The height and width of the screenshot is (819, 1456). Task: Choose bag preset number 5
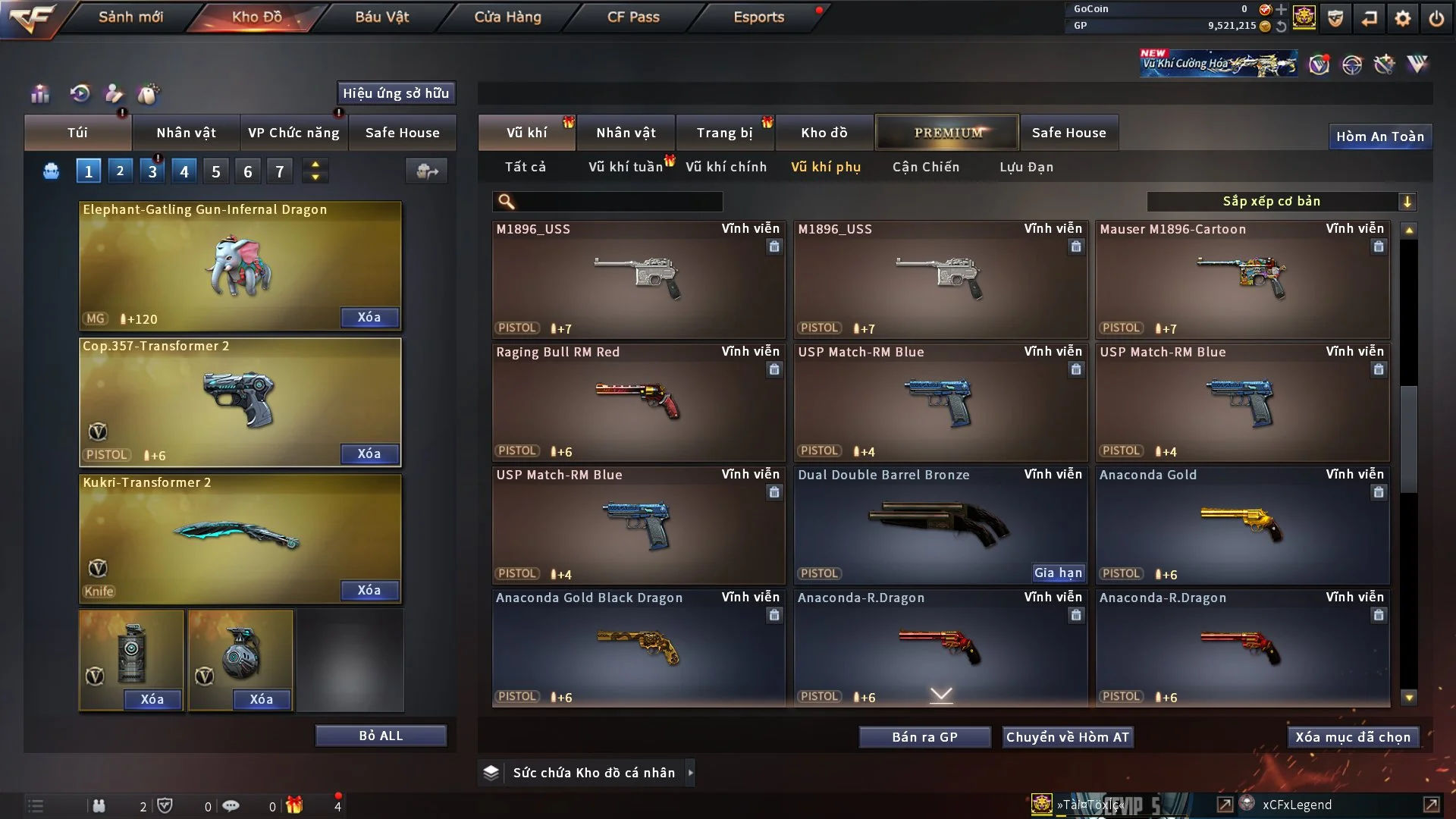click(x=216, y=171)
